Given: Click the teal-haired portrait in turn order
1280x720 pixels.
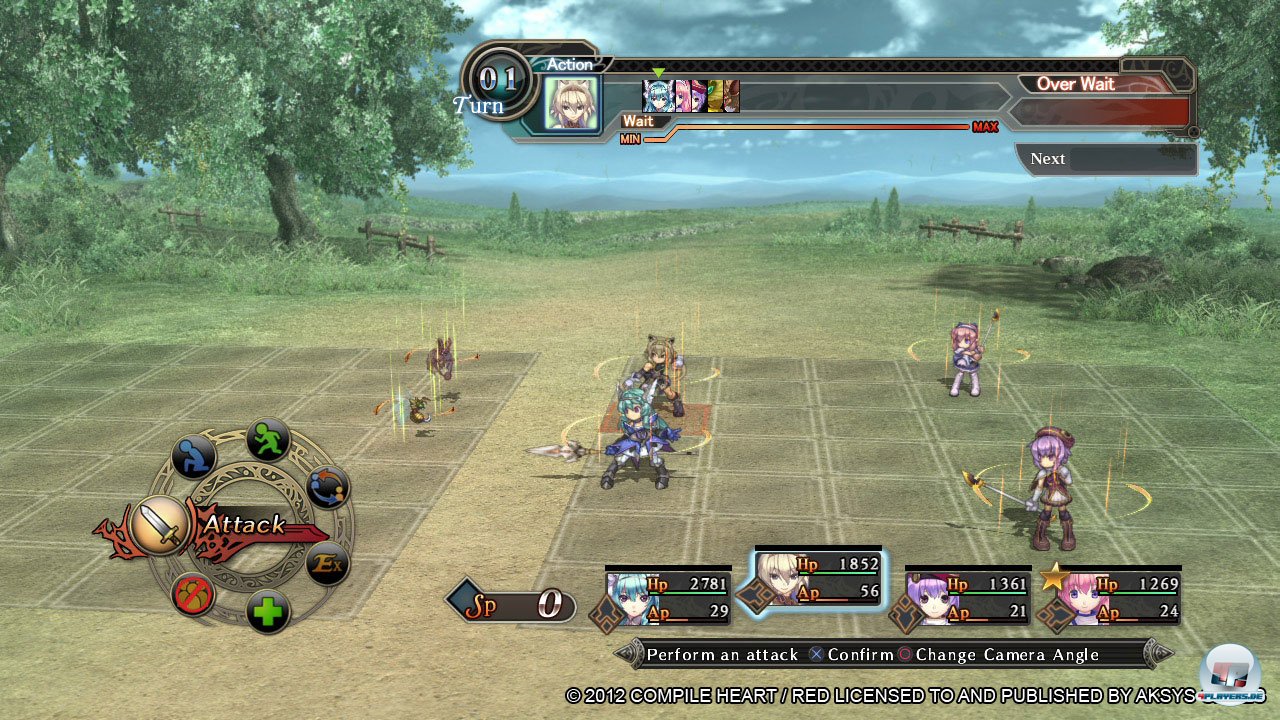Looking at the screenshot, I should tap(657, 96).
